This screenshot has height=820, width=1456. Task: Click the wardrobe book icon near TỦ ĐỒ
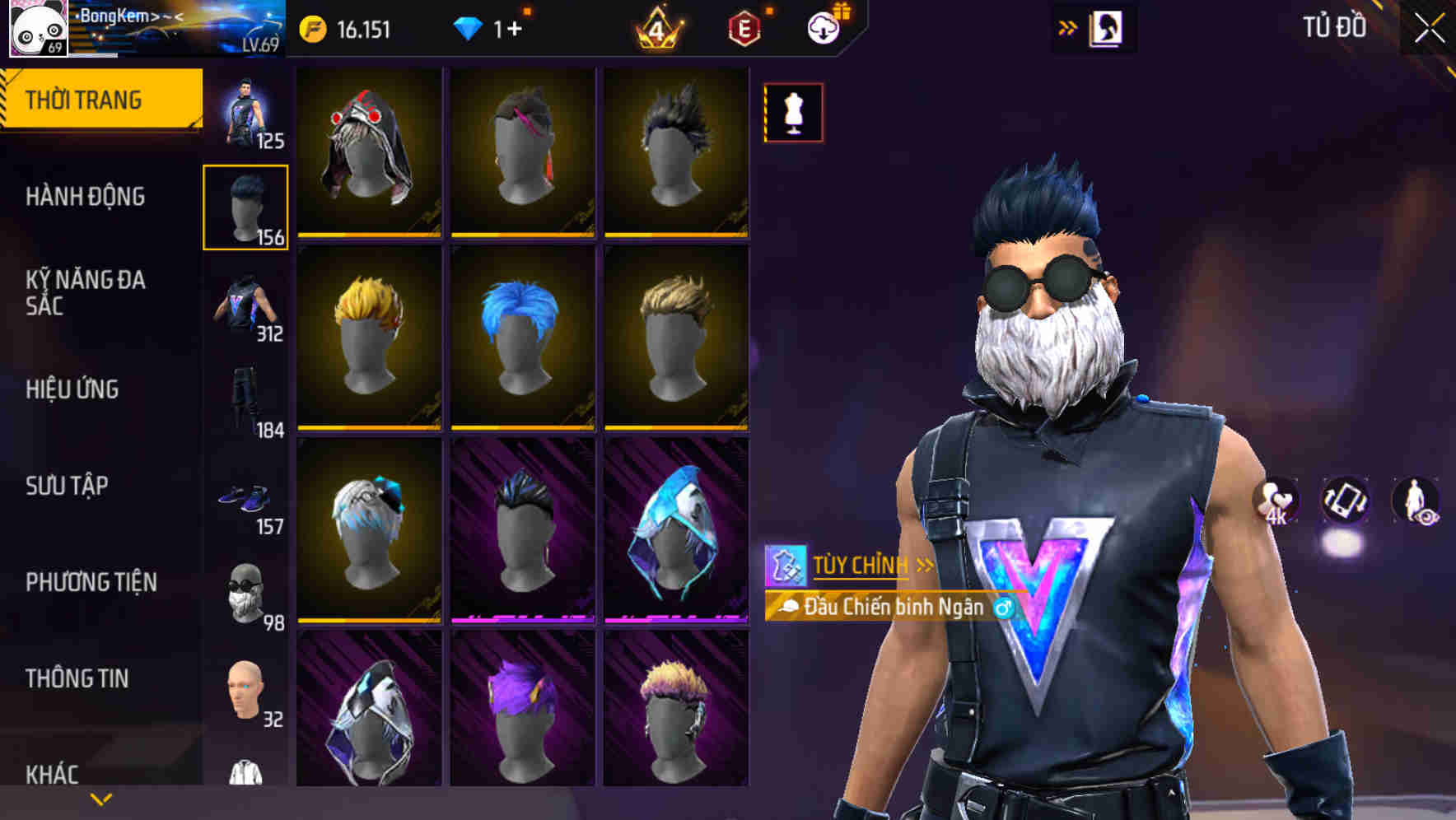(x=1106, y=27)
